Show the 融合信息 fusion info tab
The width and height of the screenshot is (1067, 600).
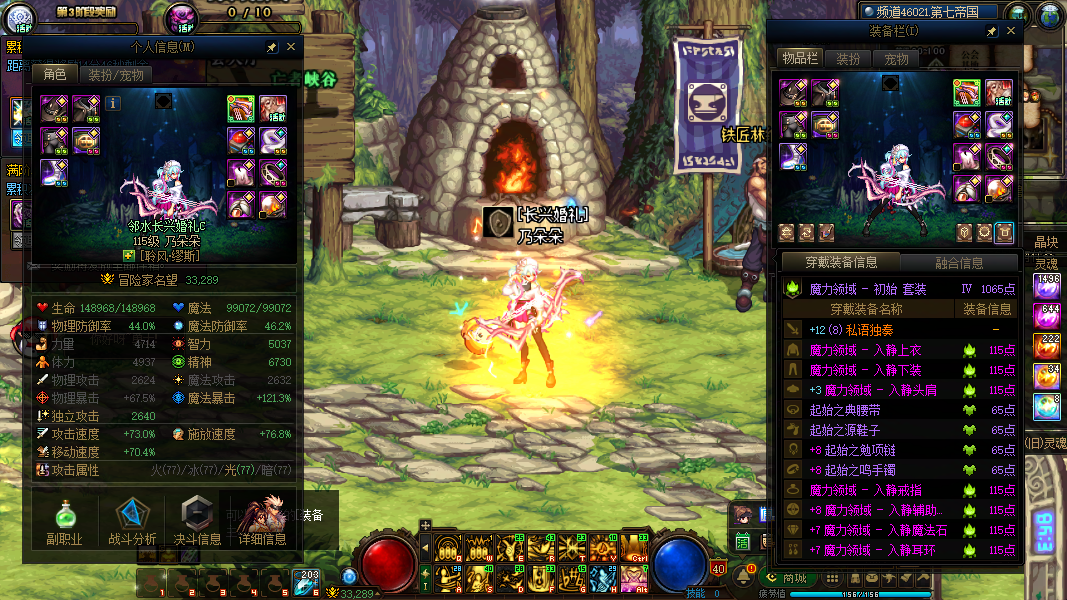(958, 263)
